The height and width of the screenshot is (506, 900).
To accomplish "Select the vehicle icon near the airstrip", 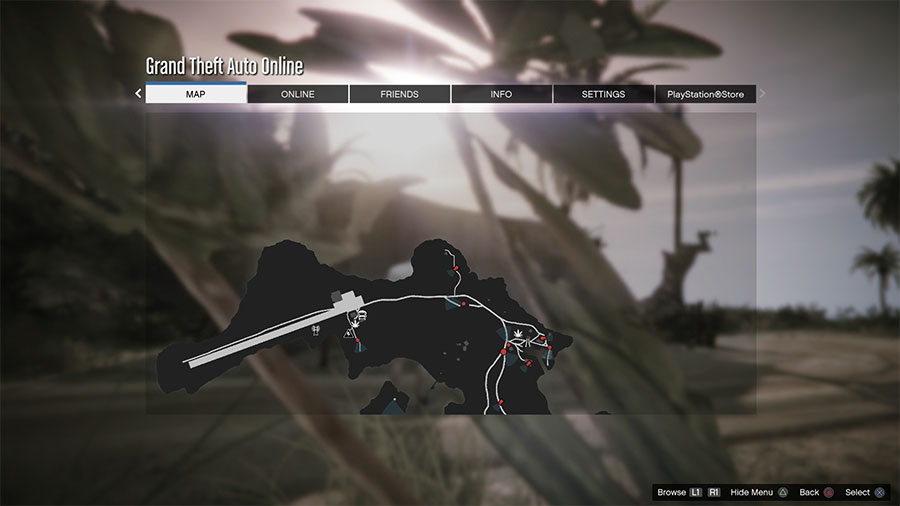I will pyautogui.click(x=360, y=314).
